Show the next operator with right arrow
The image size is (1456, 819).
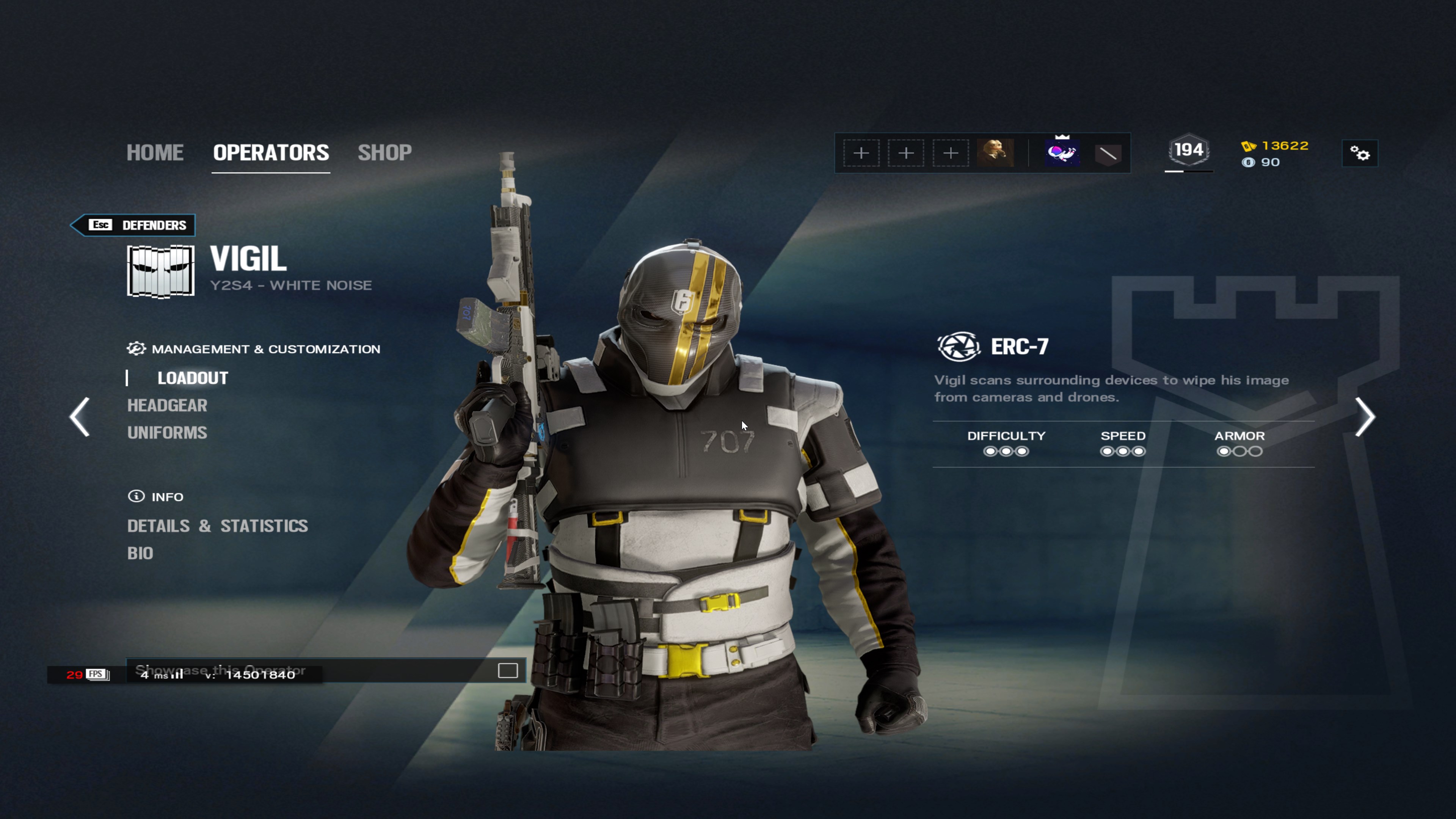coord(1365,417)
